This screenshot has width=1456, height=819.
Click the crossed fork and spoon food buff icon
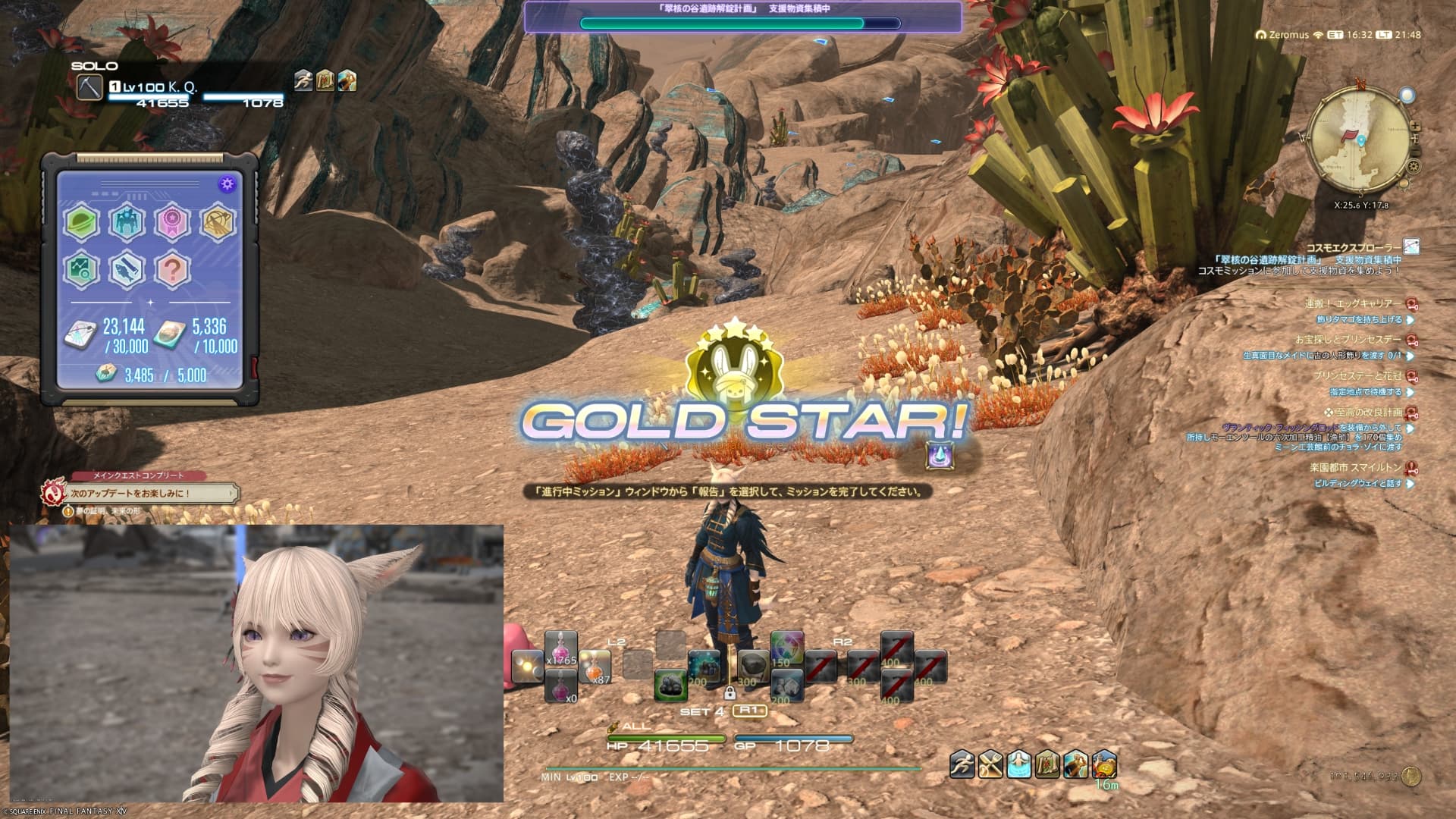click(x=990, y=764)
